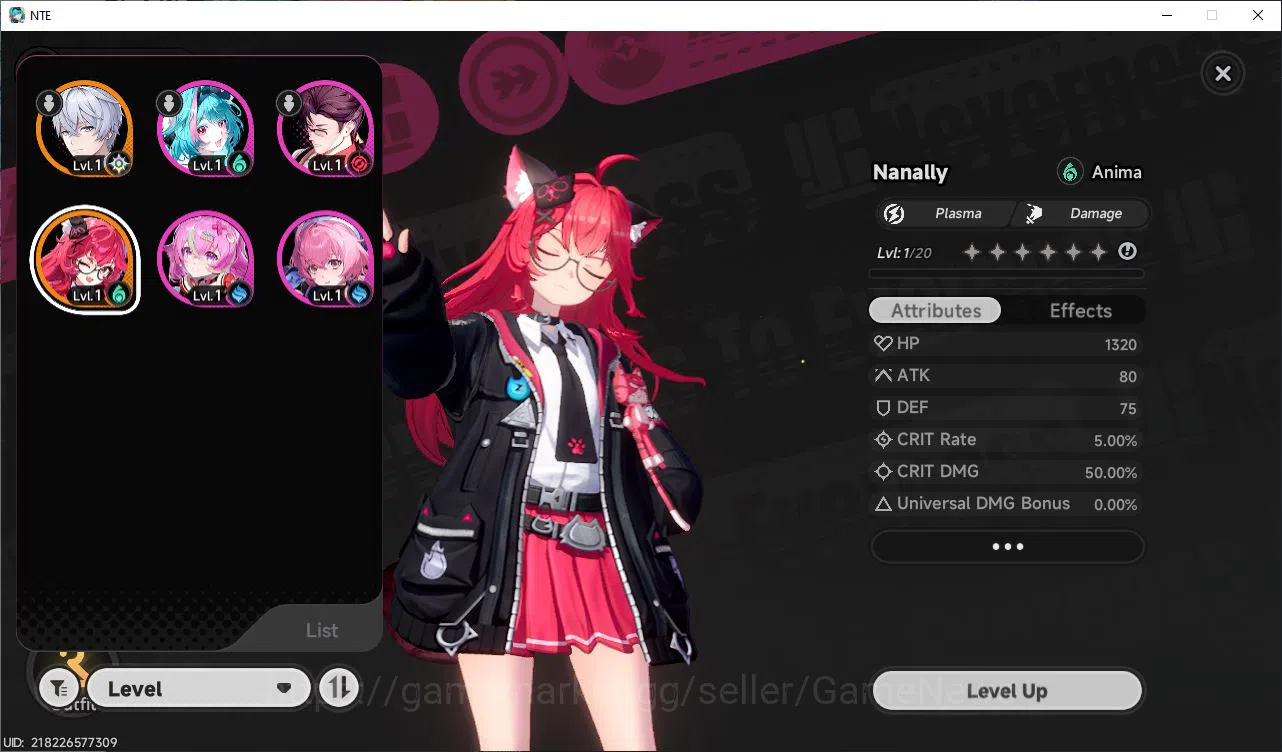Open the Level sorting dropdown

point(198,688)
